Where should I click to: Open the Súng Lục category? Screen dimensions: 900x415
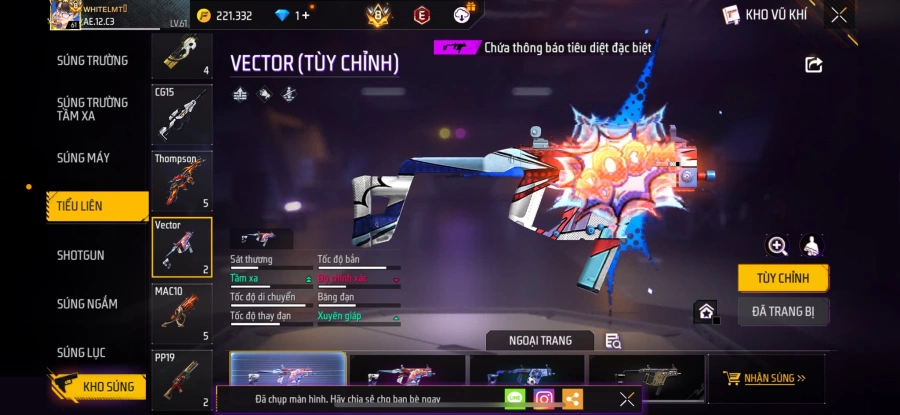(x=81, y=352)
